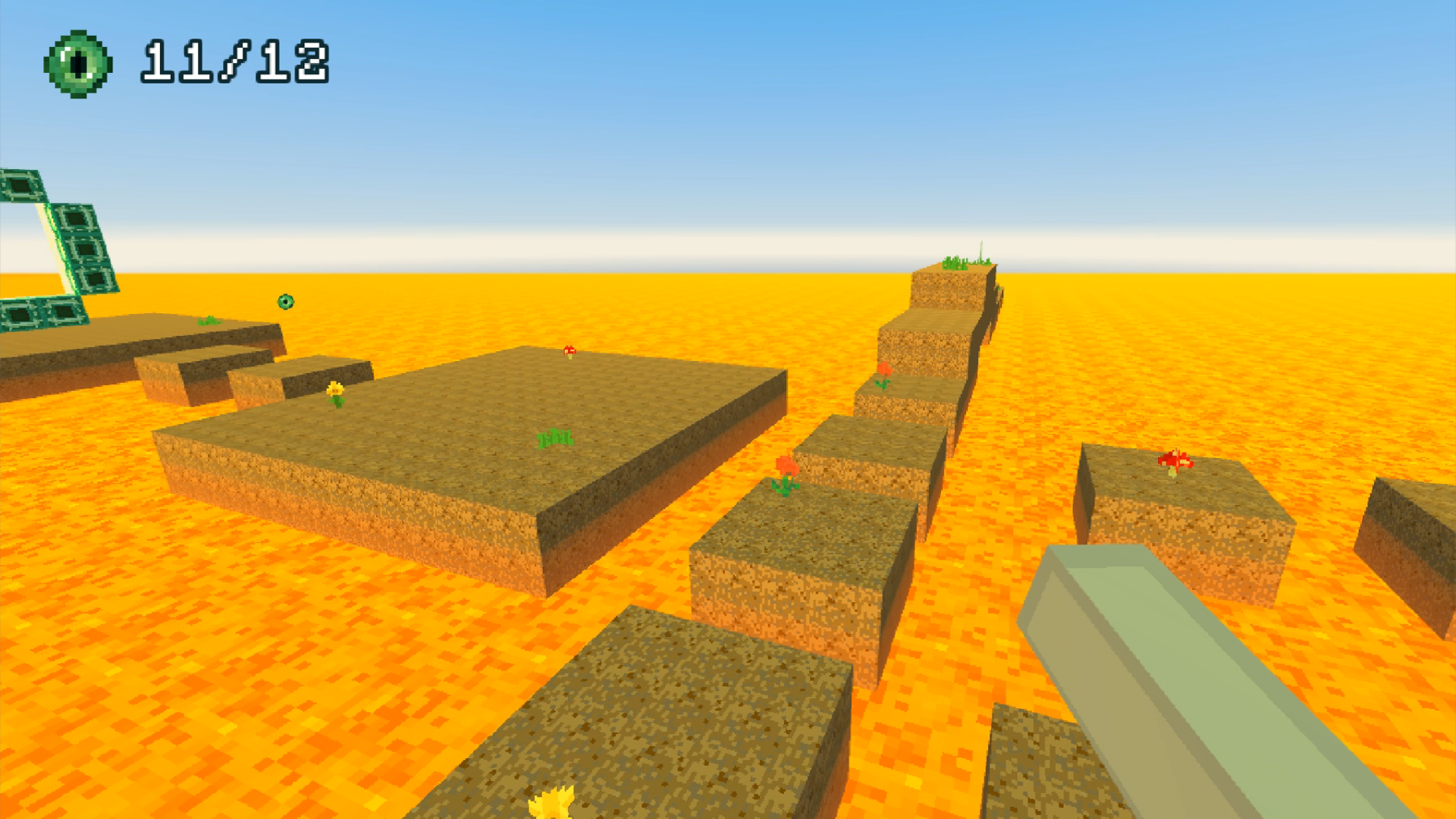Select the floating Eye of Ender item
This screenshot has width=1456, height=819.
284,302
